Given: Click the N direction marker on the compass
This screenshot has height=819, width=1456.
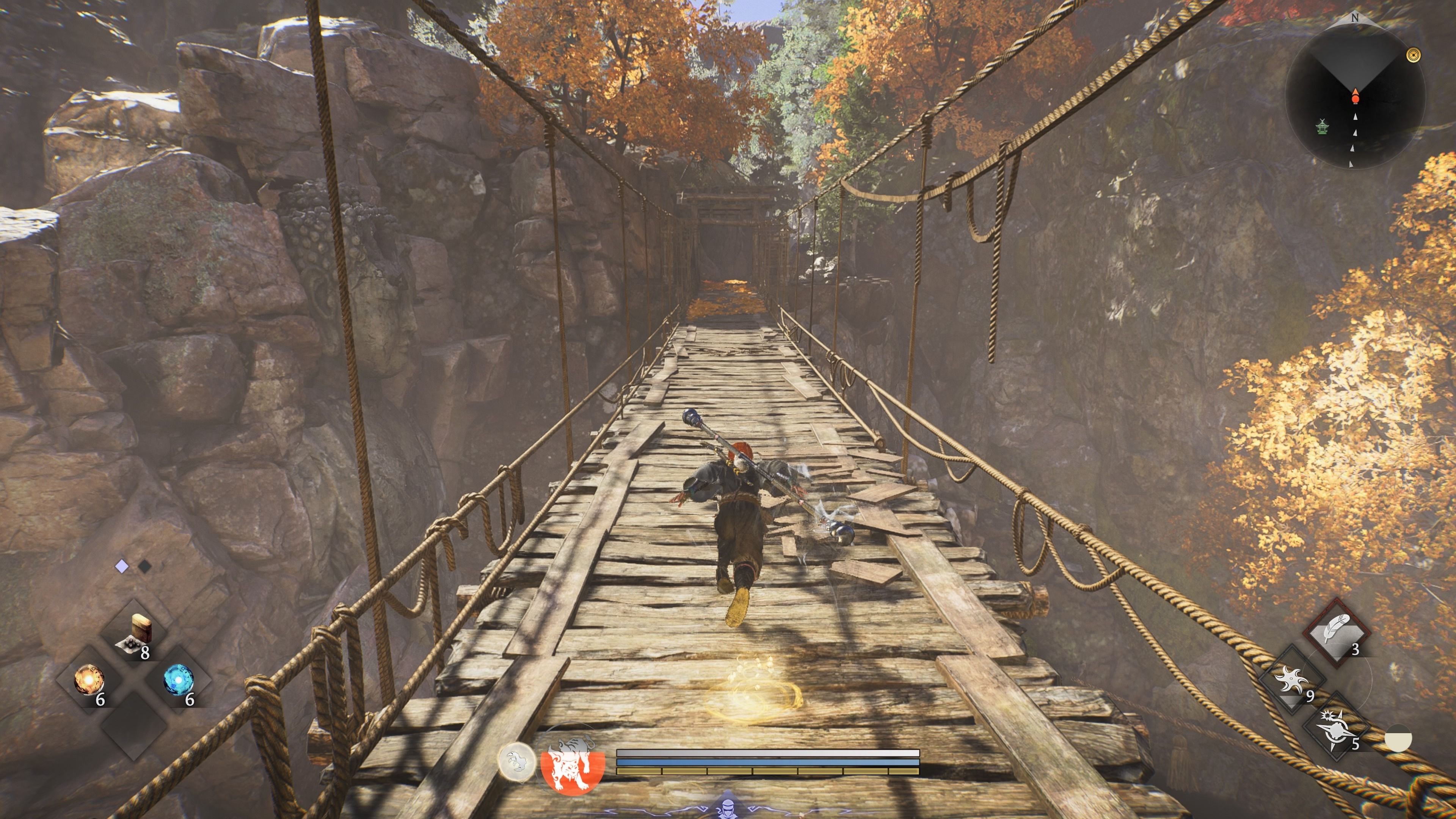Looking at the screenshot, I should (x=1355, y=17).
